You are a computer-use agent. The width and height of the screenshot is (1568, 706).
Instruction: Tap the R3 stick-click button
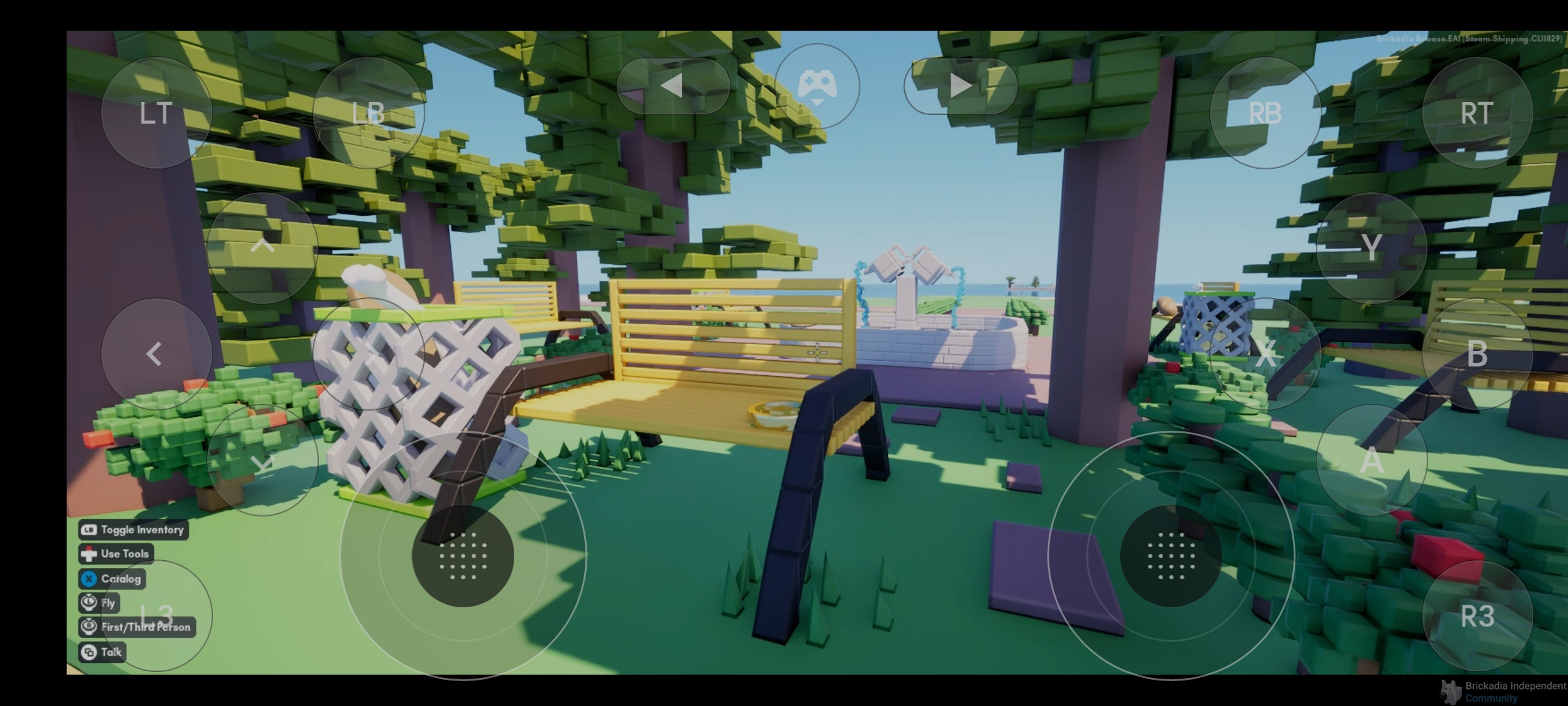(x=1477, y=616)
